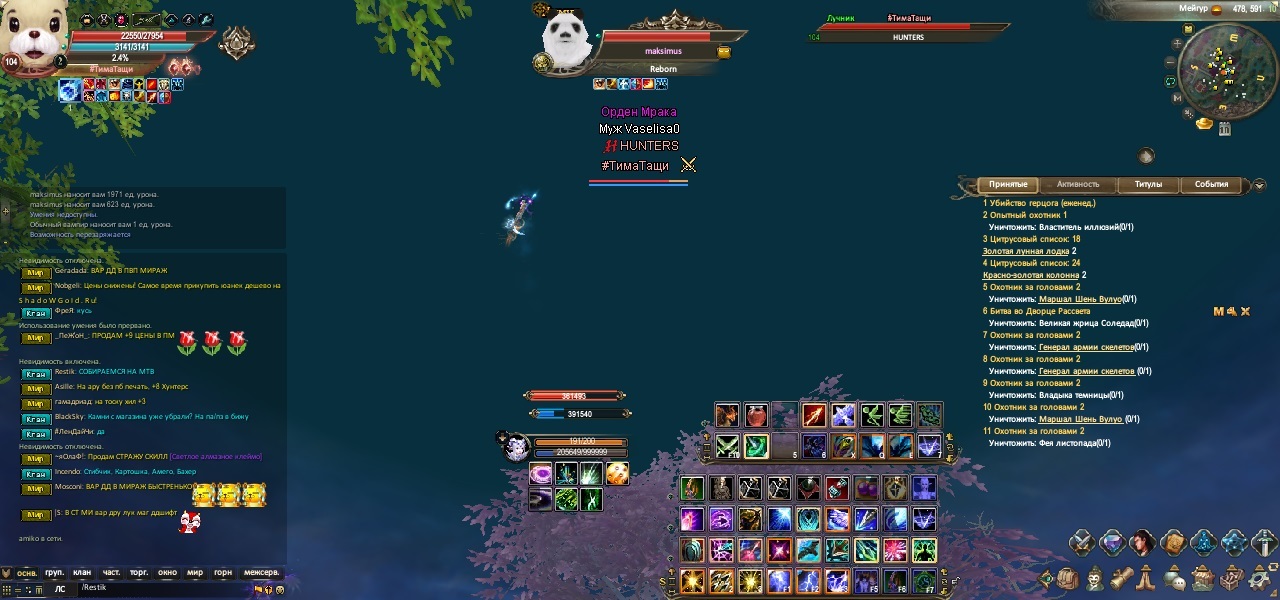1280x600 pixels.
Task: Open the quest scroll icon
Action: click(x=1122, y=579)
